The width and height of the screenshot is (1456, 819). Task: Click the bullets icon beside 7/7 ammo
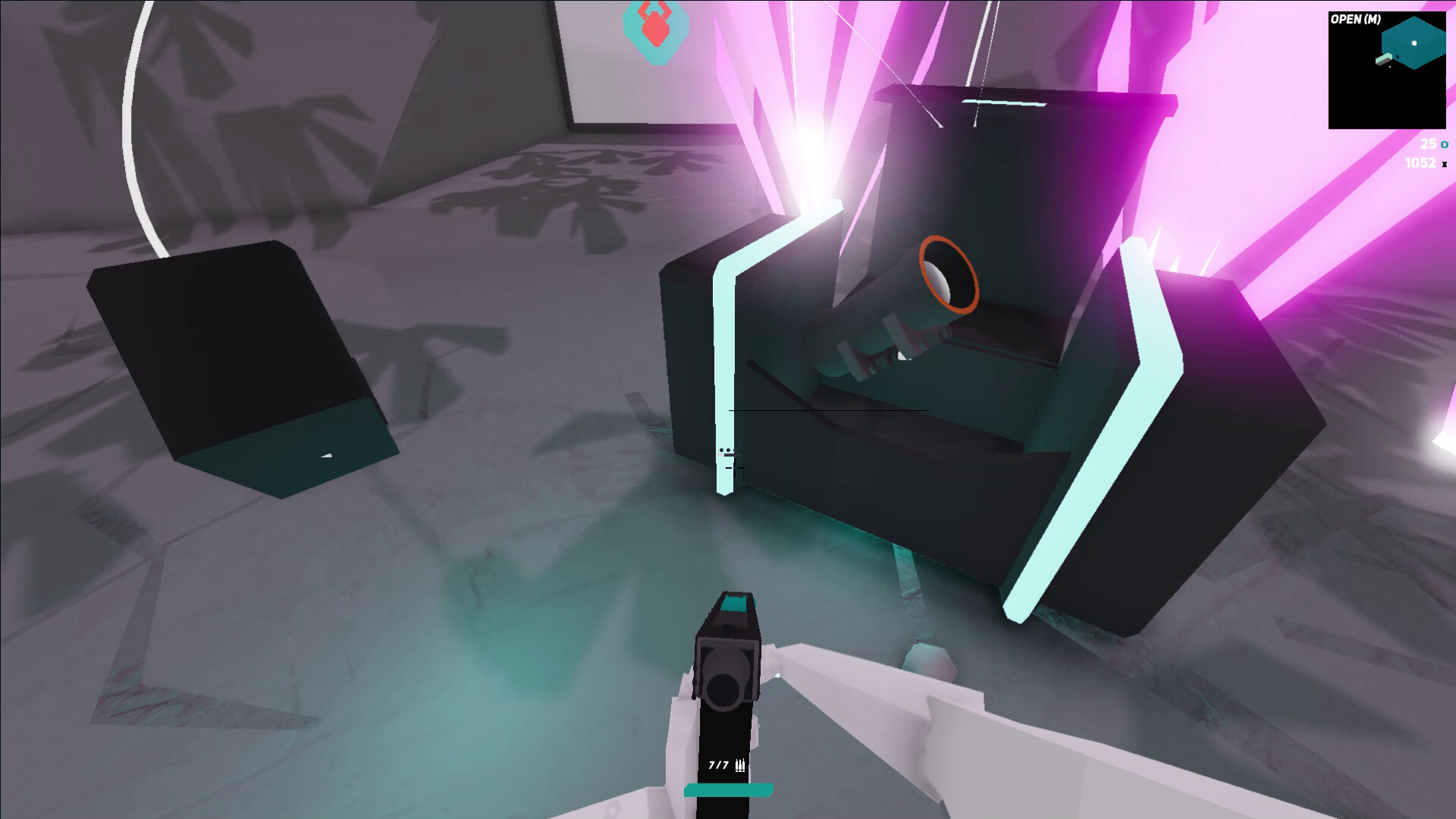click(740, 764)
